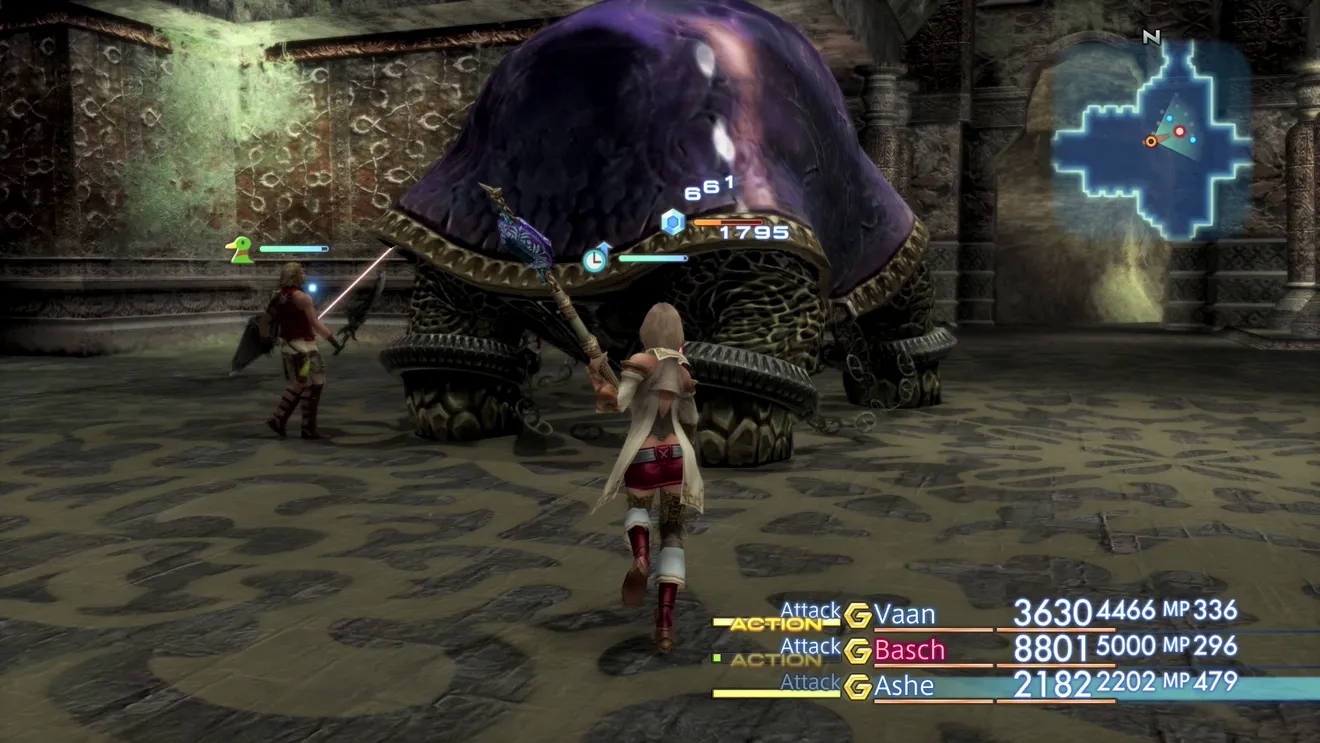
Task: Toggle the gambit icon beside Ashe
Action: click(x=857, y=687)
